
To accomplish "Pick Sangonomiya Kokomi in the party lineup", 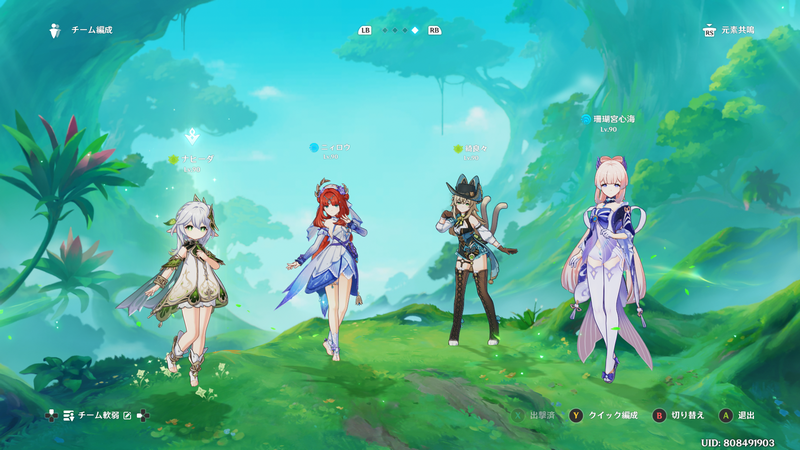I will 608,265.
